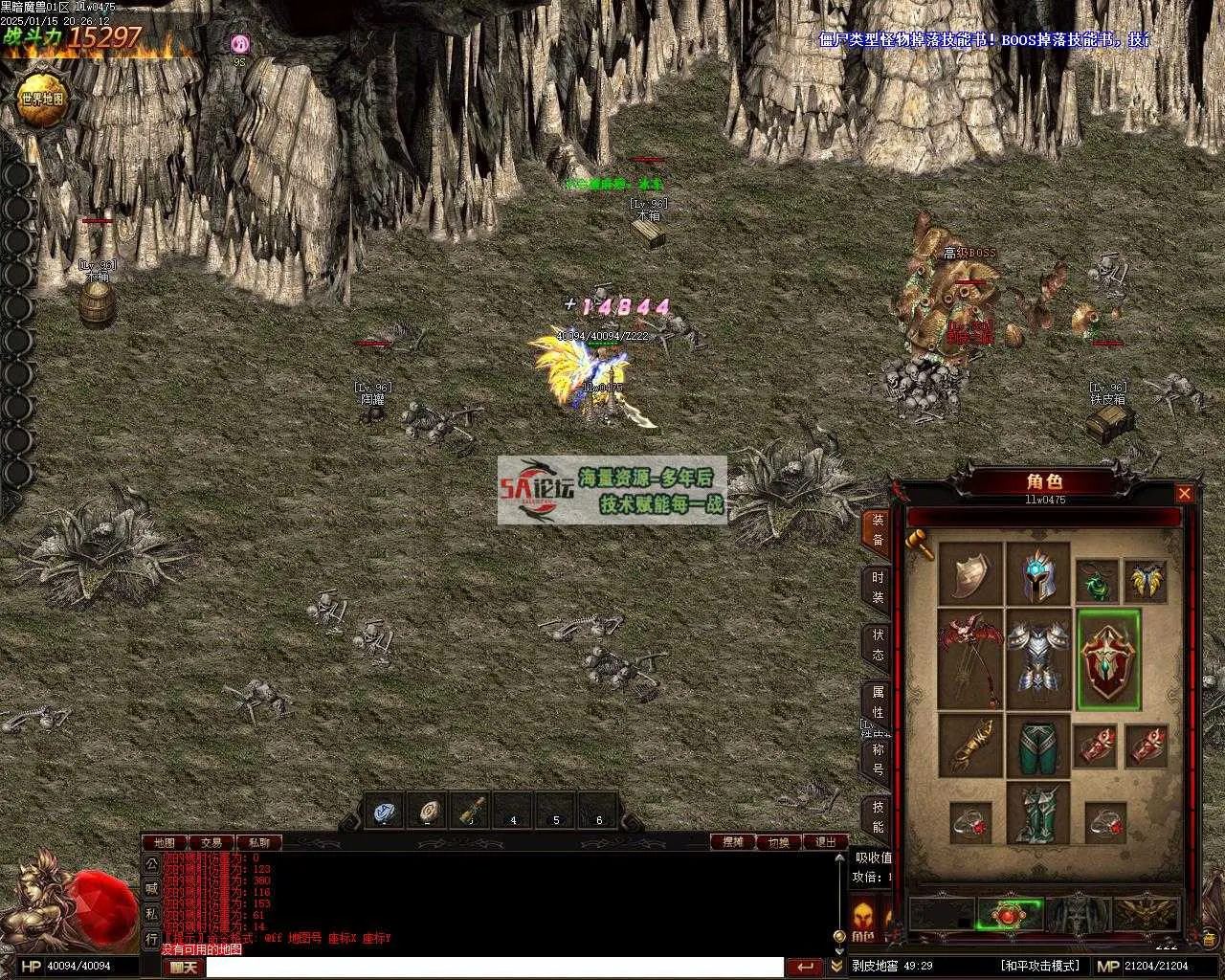Switch to the 状态 status tab
The width and height of the screenshot is (1225, 980).
coord(877,643)
